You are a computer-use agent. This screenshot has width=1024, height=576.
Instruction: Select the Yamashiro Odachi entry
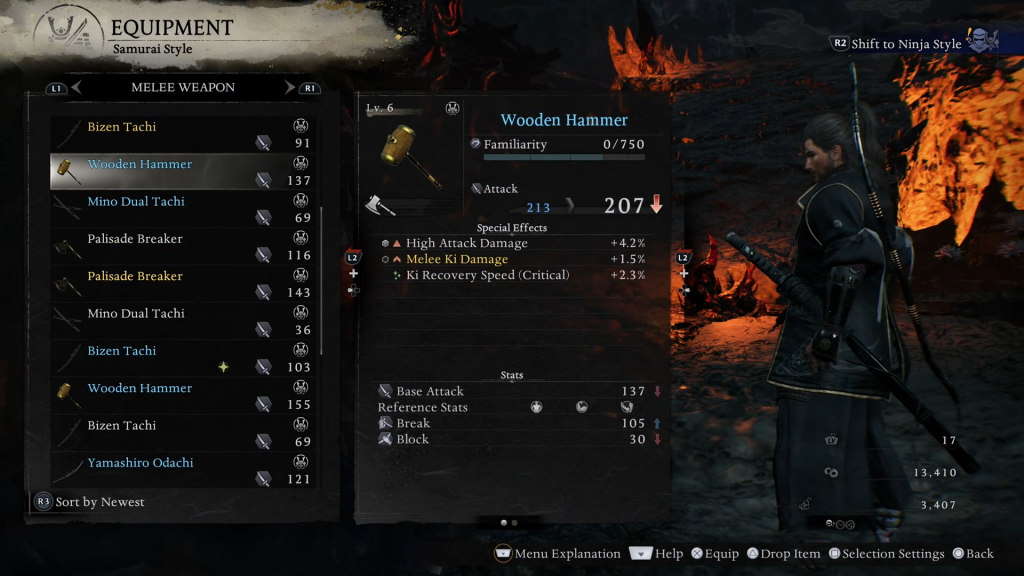click(183, 469)
